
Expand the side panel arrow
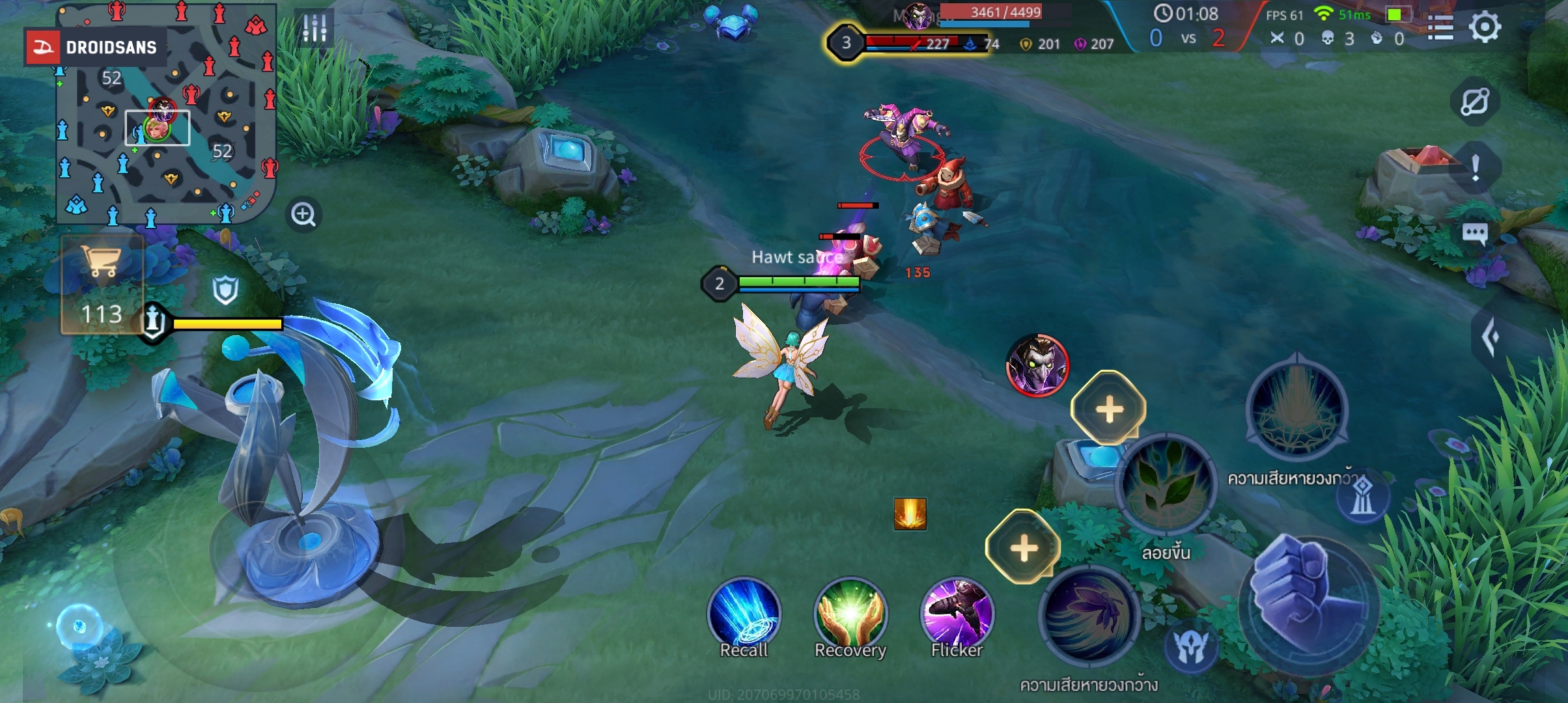tap(1490, 337)
